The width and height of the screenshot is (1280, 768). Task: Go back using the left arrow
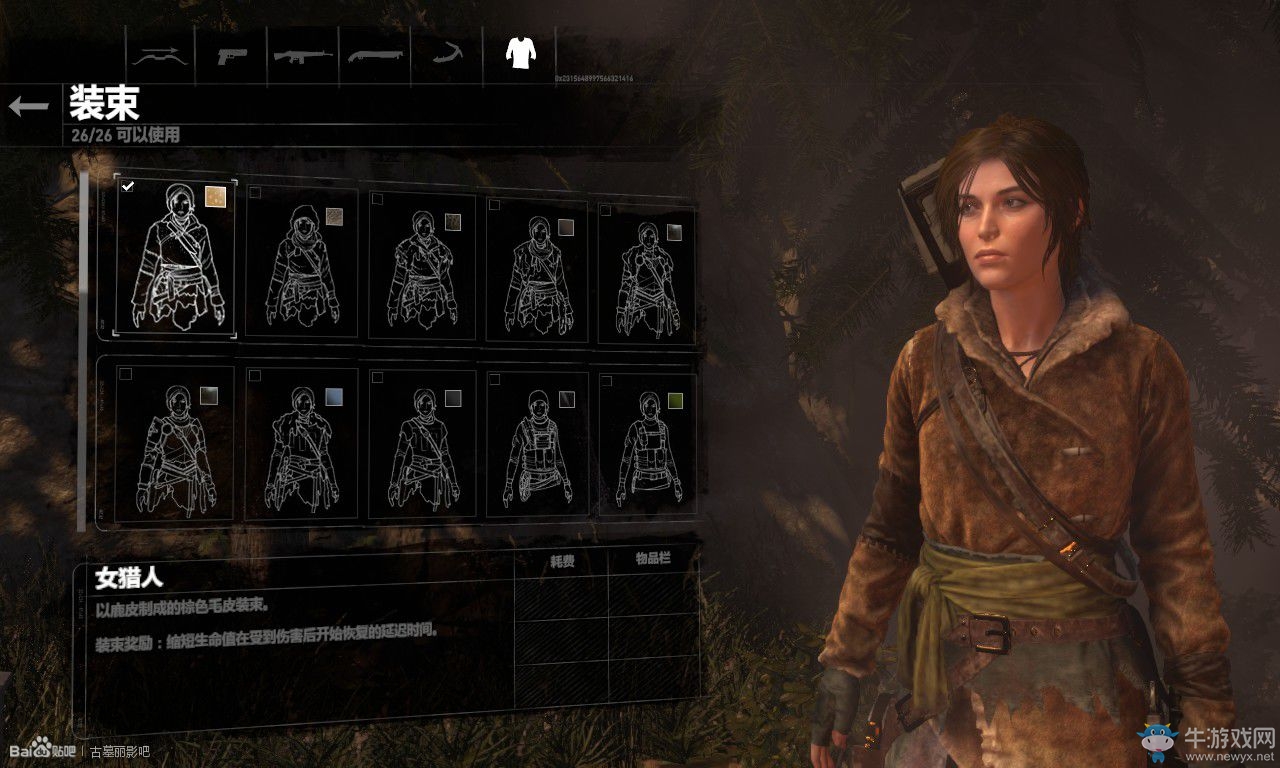[x=28, y=106]
